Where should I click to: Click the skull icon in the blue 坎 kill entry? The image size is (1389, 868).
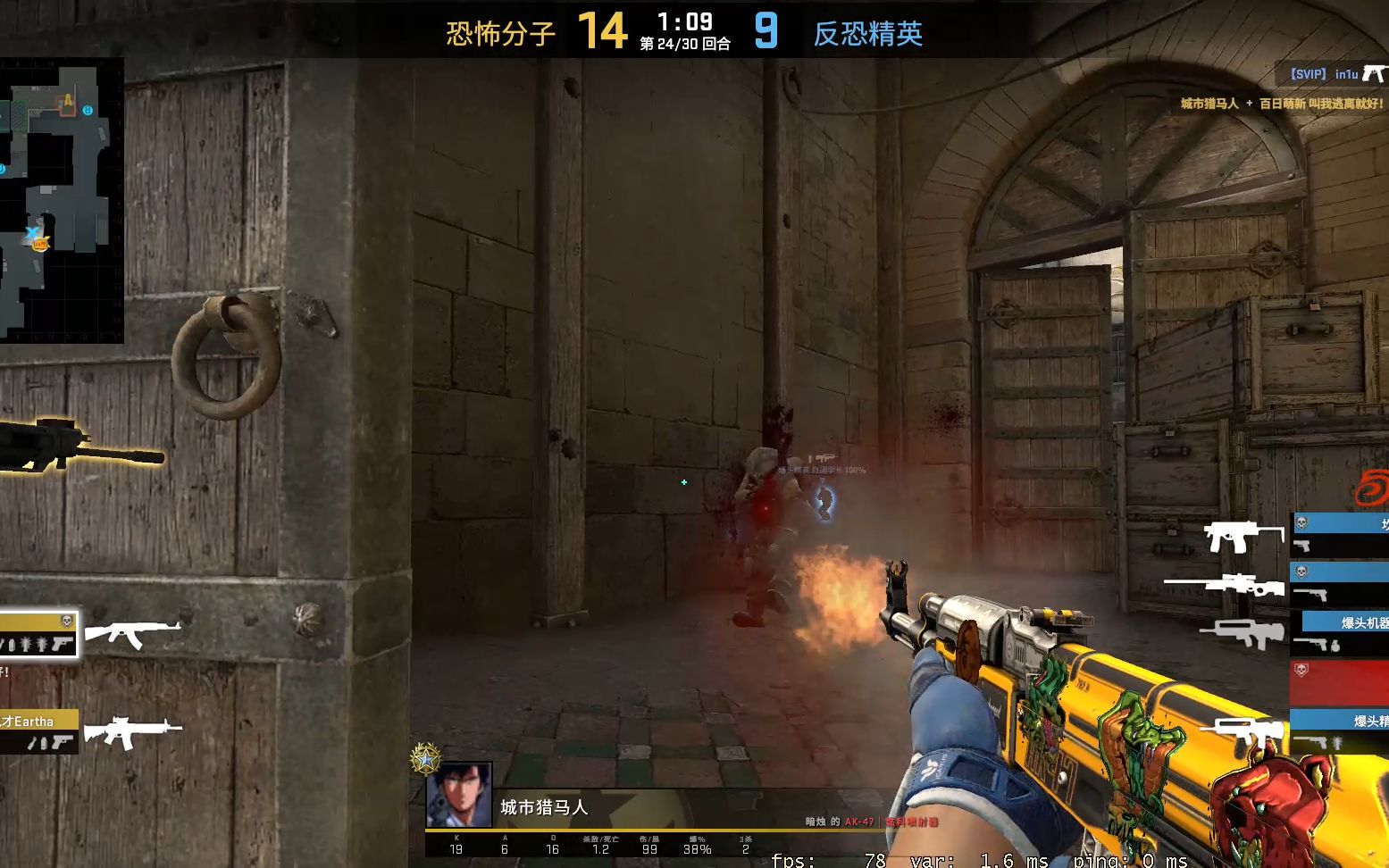pos(1302,522)
